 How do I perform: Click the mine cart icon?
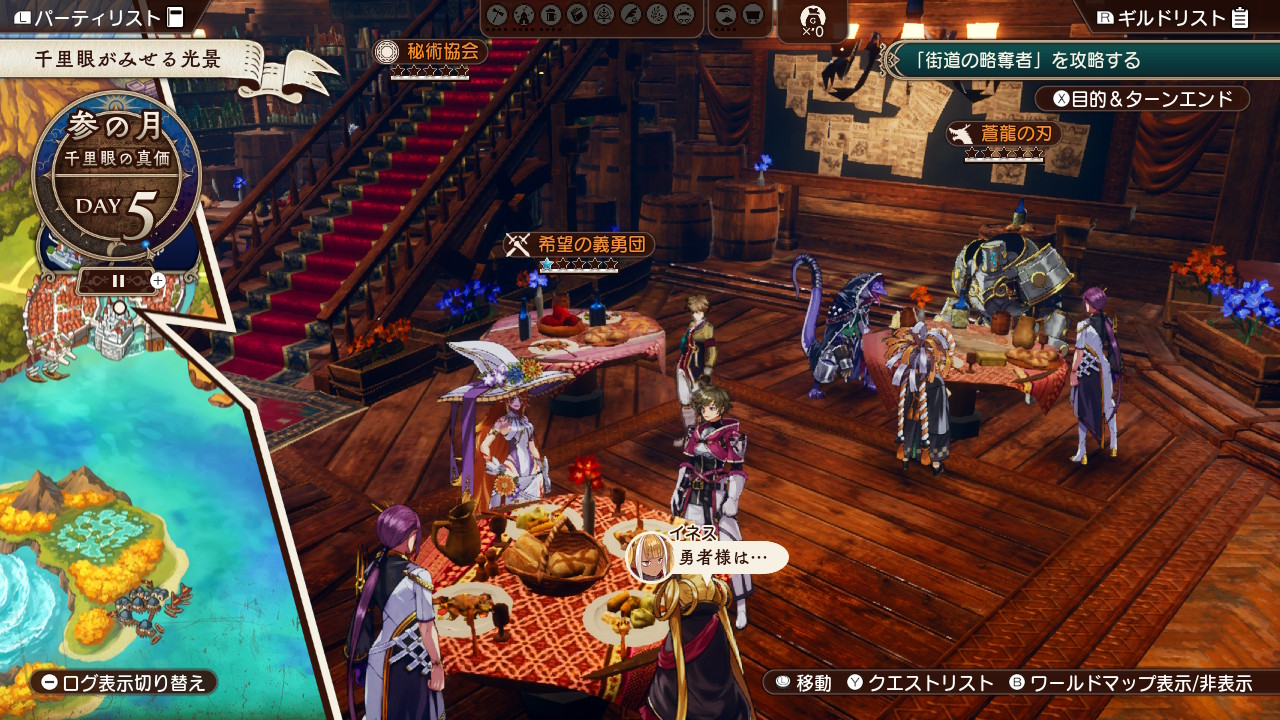(x=754, y=16)
